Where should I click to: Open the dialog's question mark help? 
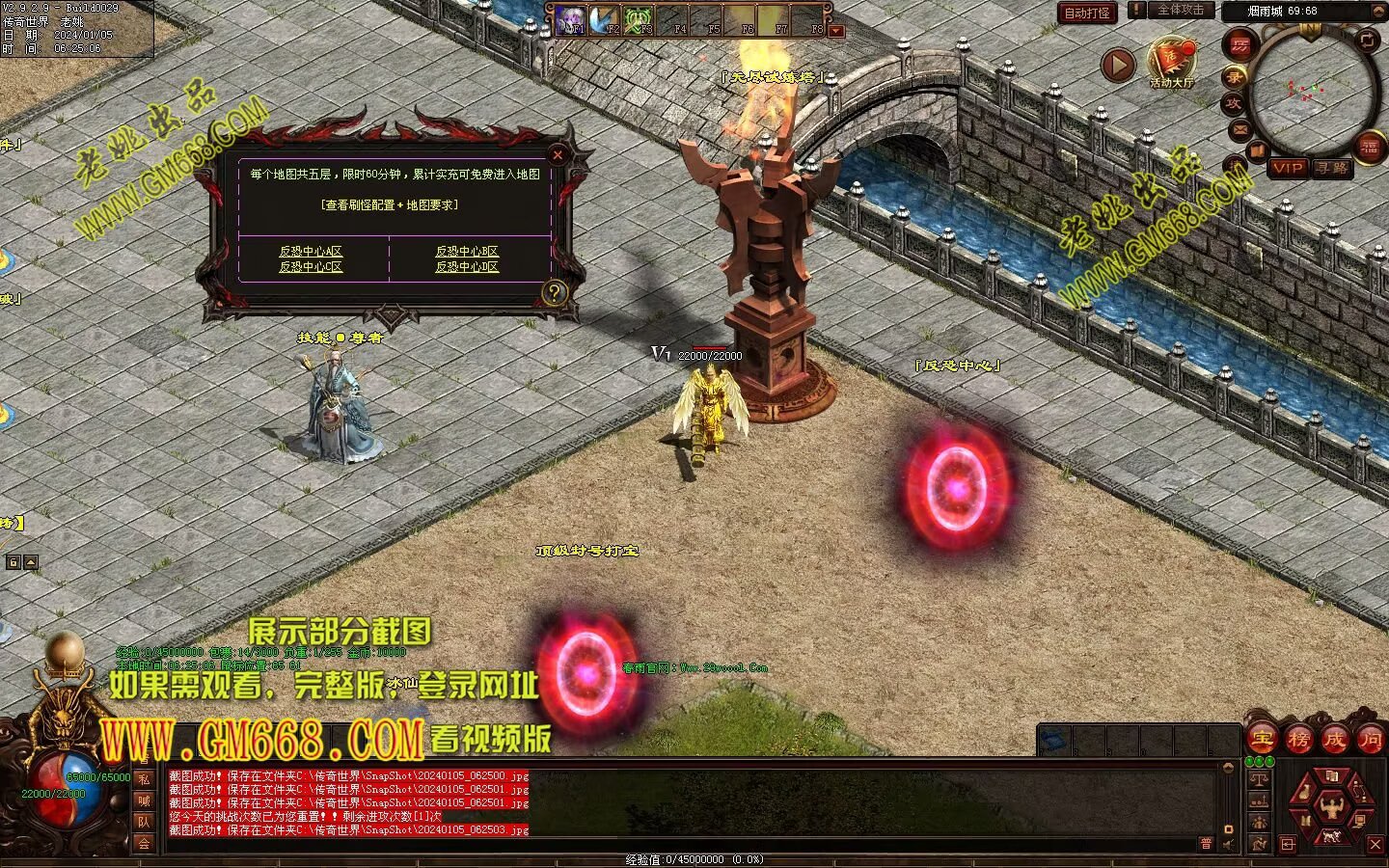555,292
